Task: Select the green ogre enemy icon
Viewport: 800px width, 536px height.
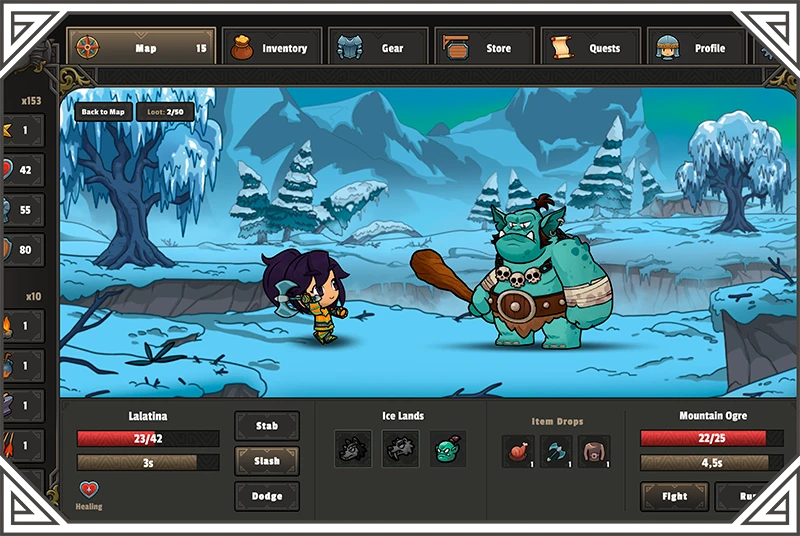Action: tap(447, 449)
